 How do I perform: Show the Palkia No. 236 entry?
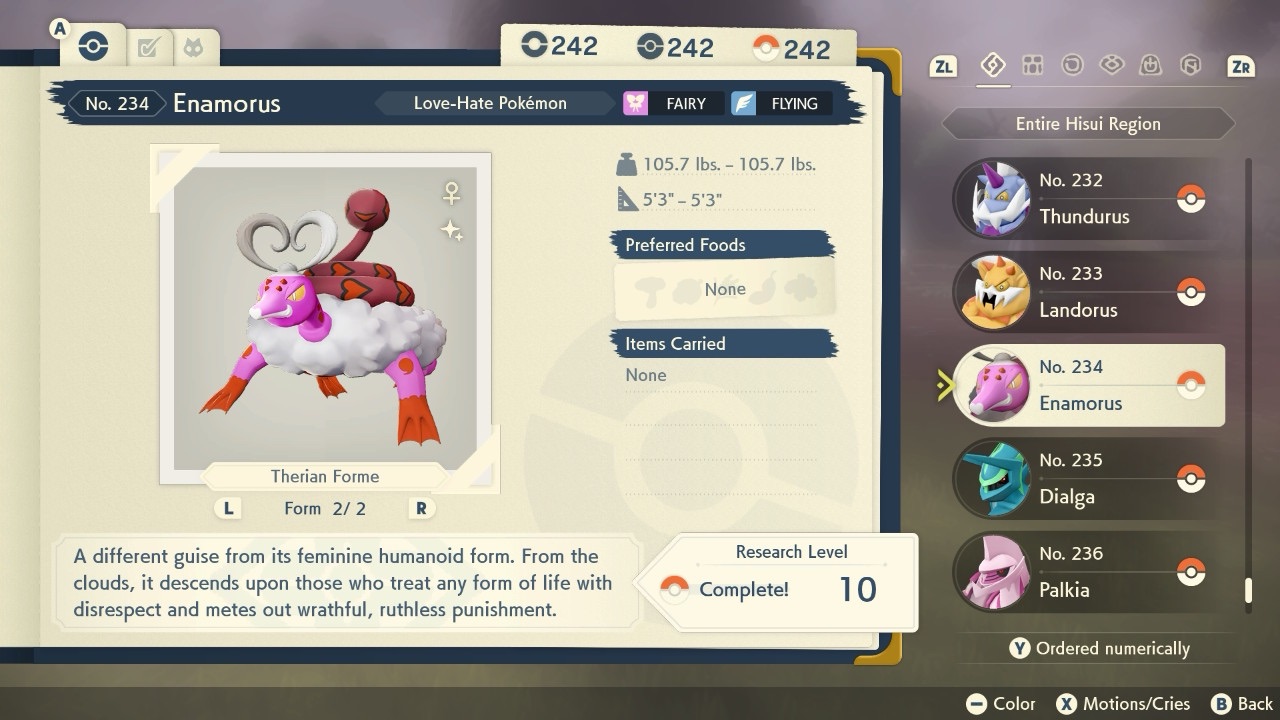click(x=1088, y=572)
